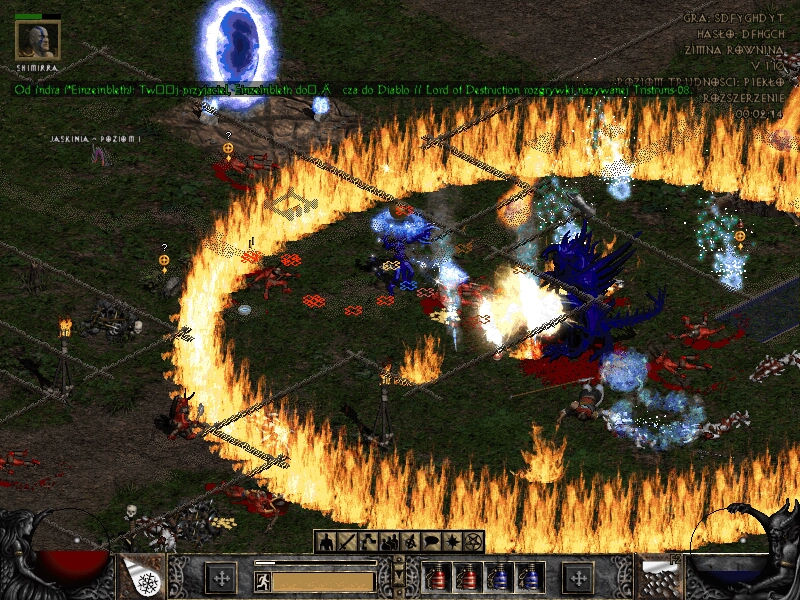Change the right-mouse skill icon
Viewport: 800px width, 600px height.
click(659, 577)
